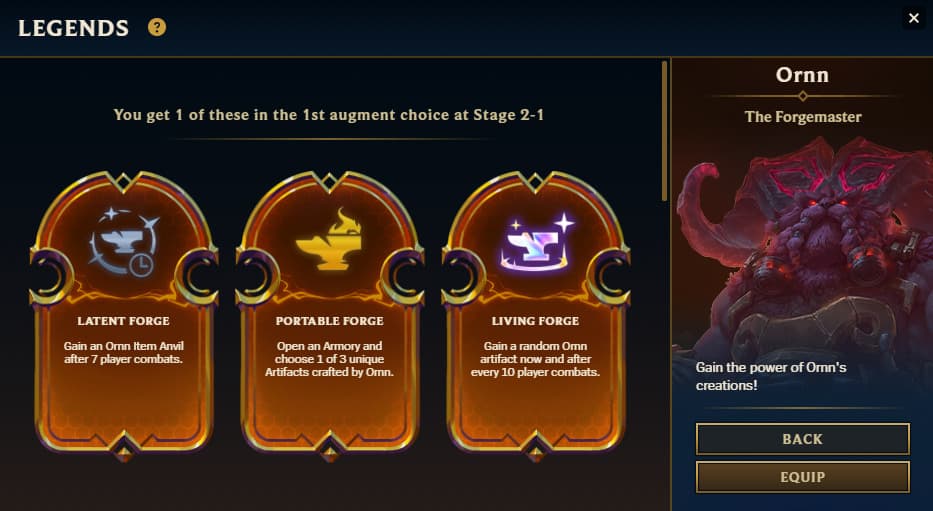Screen dimensions: 933x511
Task: Close the Legends window
Action: [913, 18]
